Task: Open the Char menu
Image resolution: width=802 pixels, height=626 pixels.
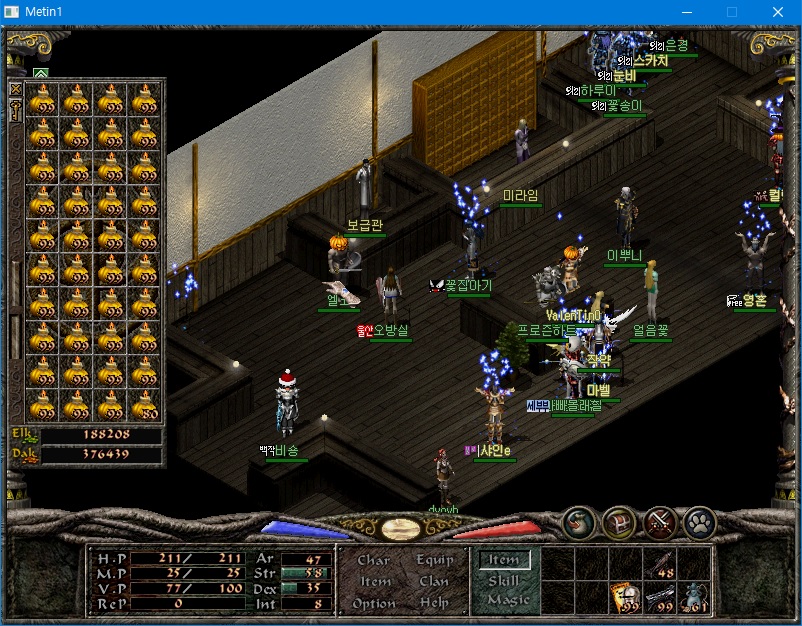Action: [x=373, y=561]
